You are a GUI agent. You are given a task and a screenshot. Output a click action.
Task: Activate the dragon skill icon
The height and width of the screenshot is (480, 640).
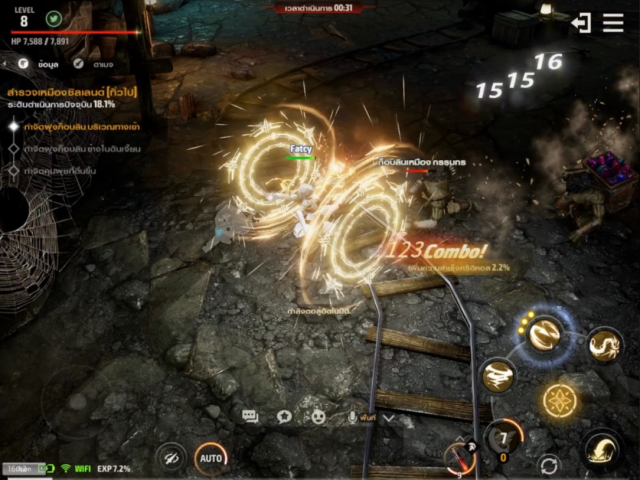(603, 345)
